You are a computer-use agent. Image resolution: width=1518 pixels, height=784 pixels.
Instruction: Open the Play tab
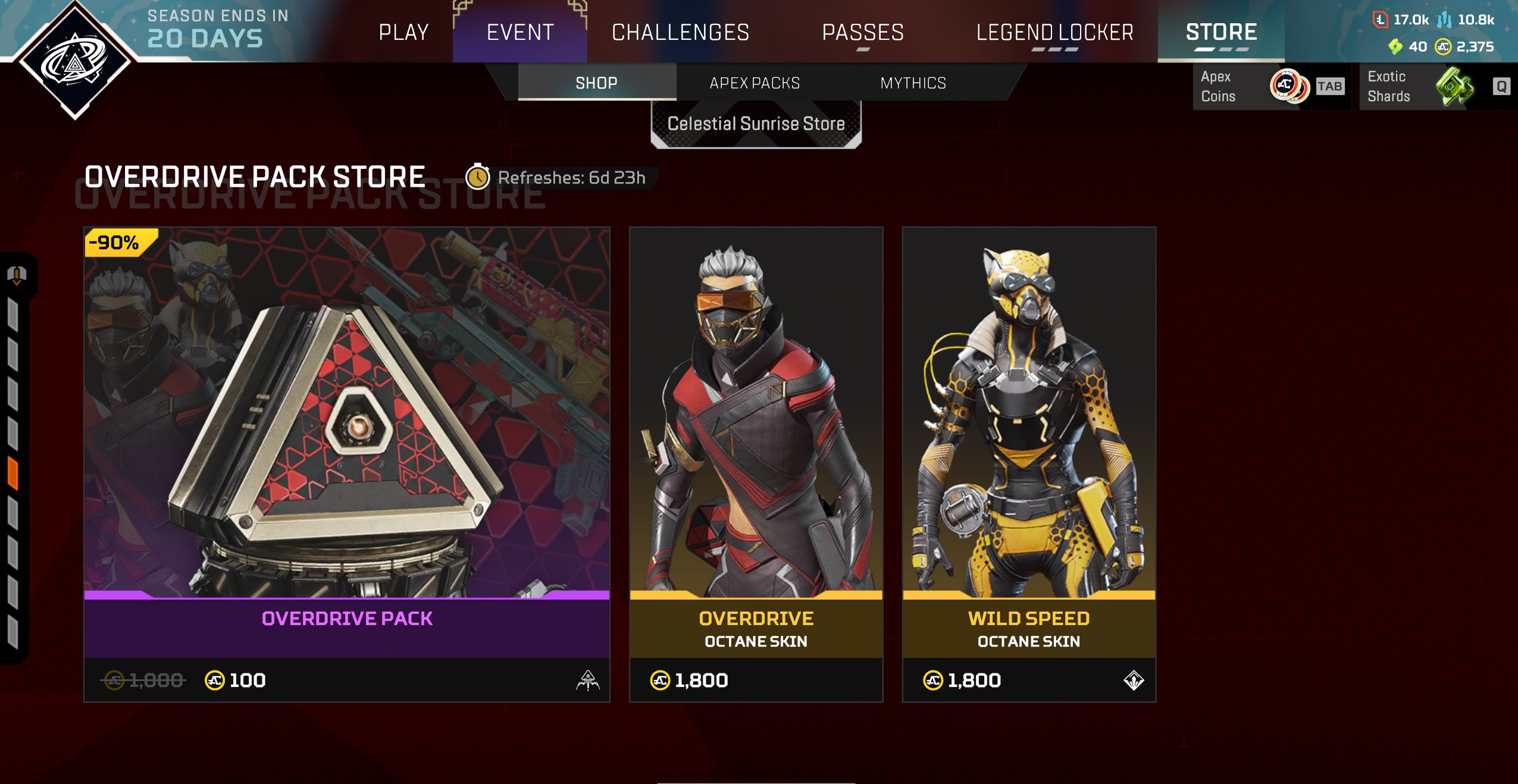(x=403, y=32)
